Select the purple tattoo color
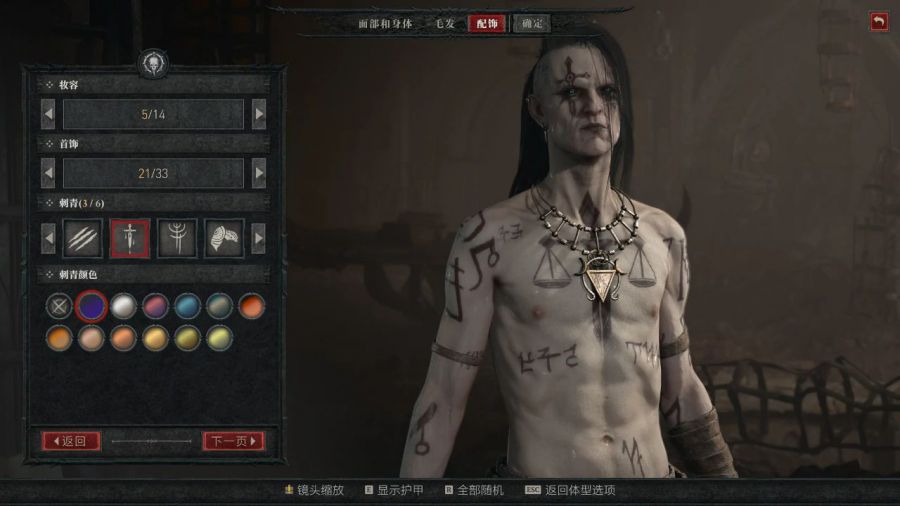Screen dimensions: 900x506 point(91,306)
